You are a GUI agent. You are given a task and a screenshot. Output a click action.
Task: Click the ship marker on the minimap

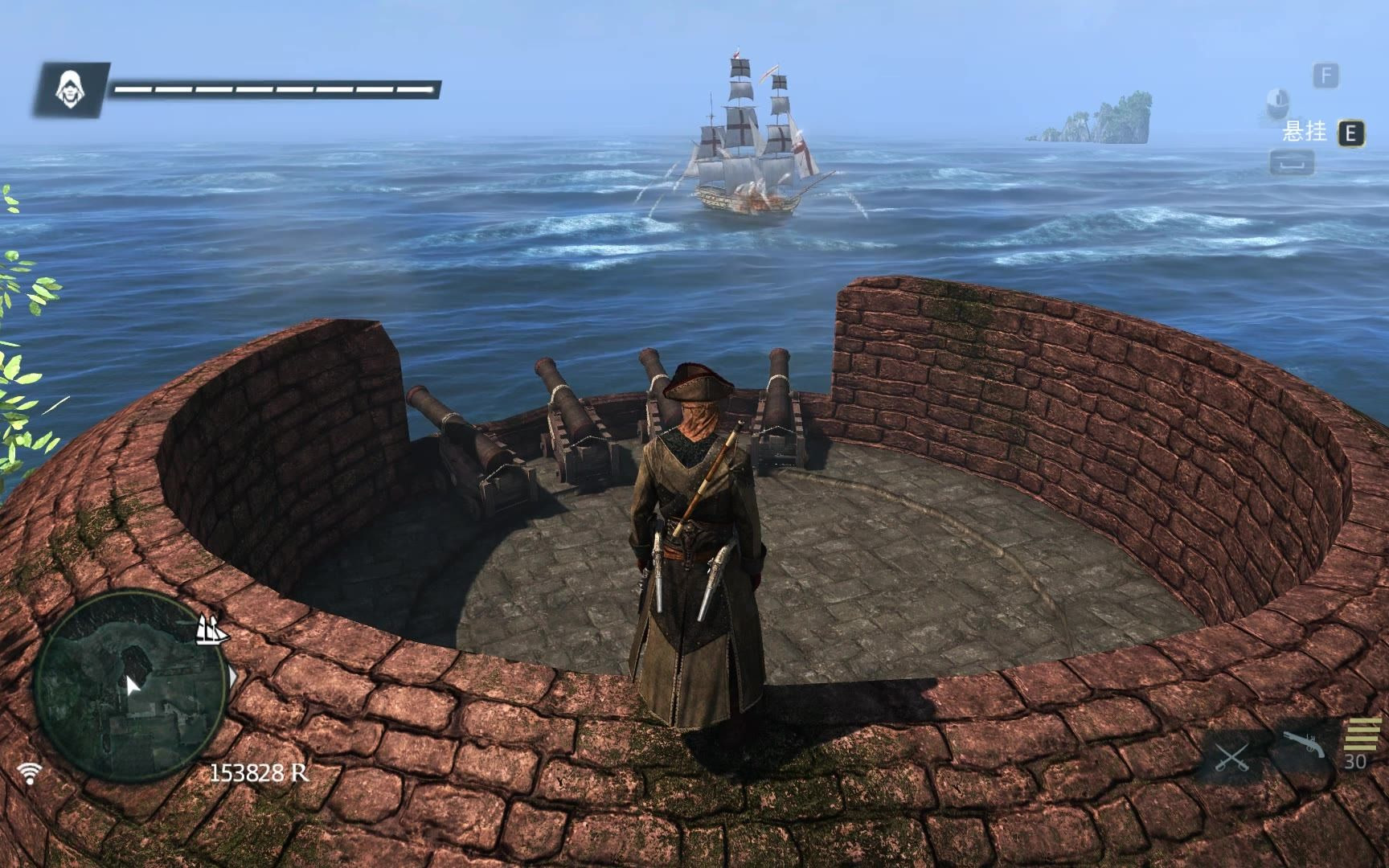[x=212, y=630]
